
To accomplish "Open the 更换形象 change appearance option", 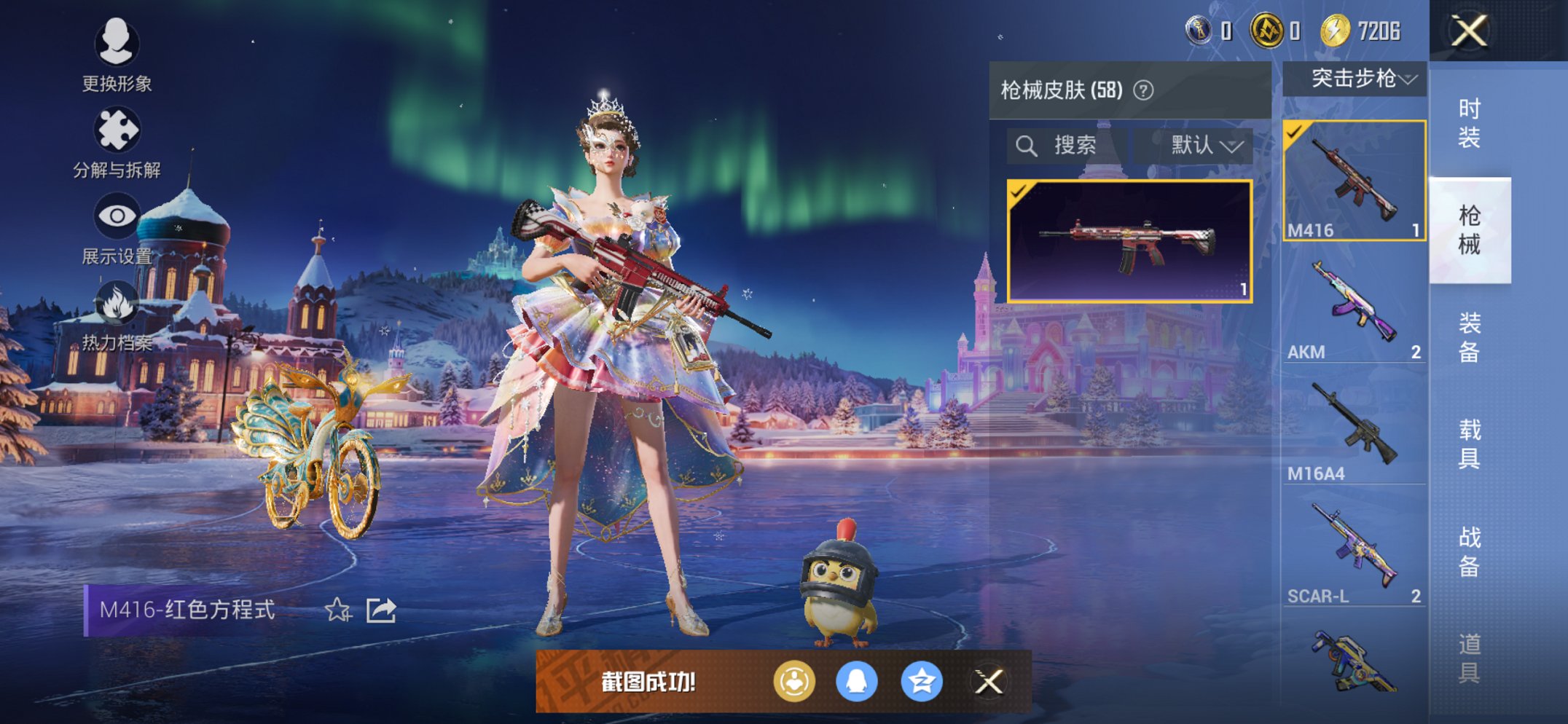I will click(117, 54).
